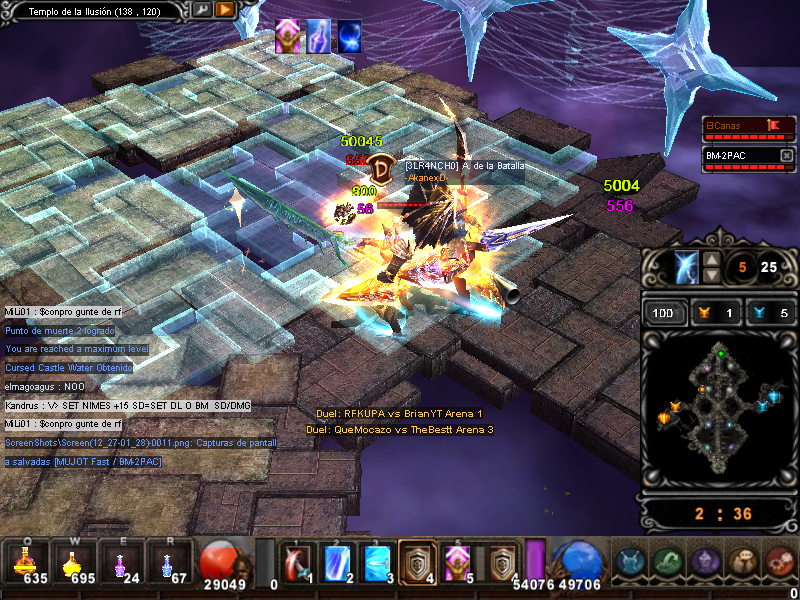This screenshot has width=800, height=600.
Task: Activate skill slot 1 red blade
Action: pyautogui.click(x=296, y=563)
